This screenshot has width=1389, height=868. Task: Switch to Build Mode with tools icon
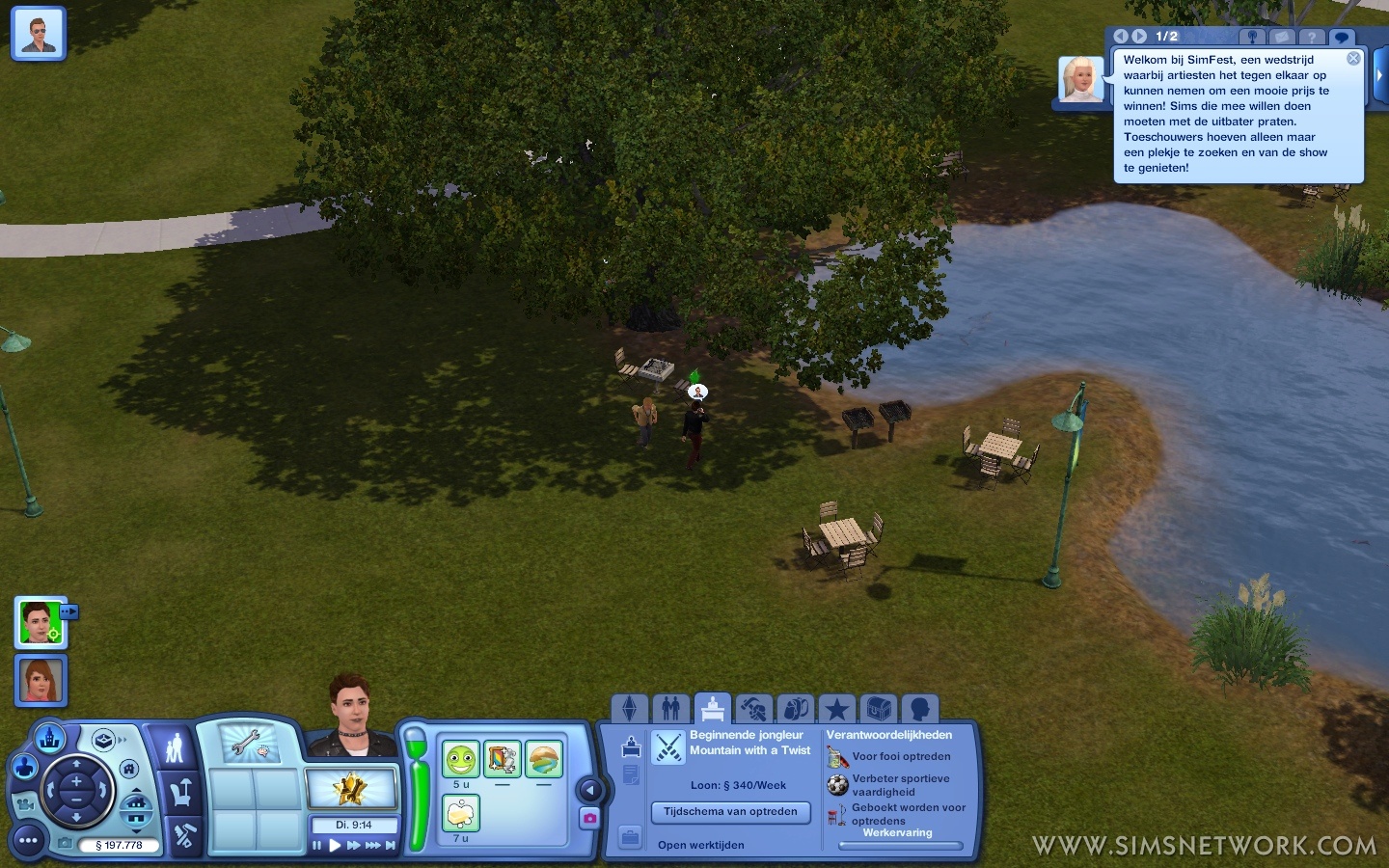coord(183,835)
